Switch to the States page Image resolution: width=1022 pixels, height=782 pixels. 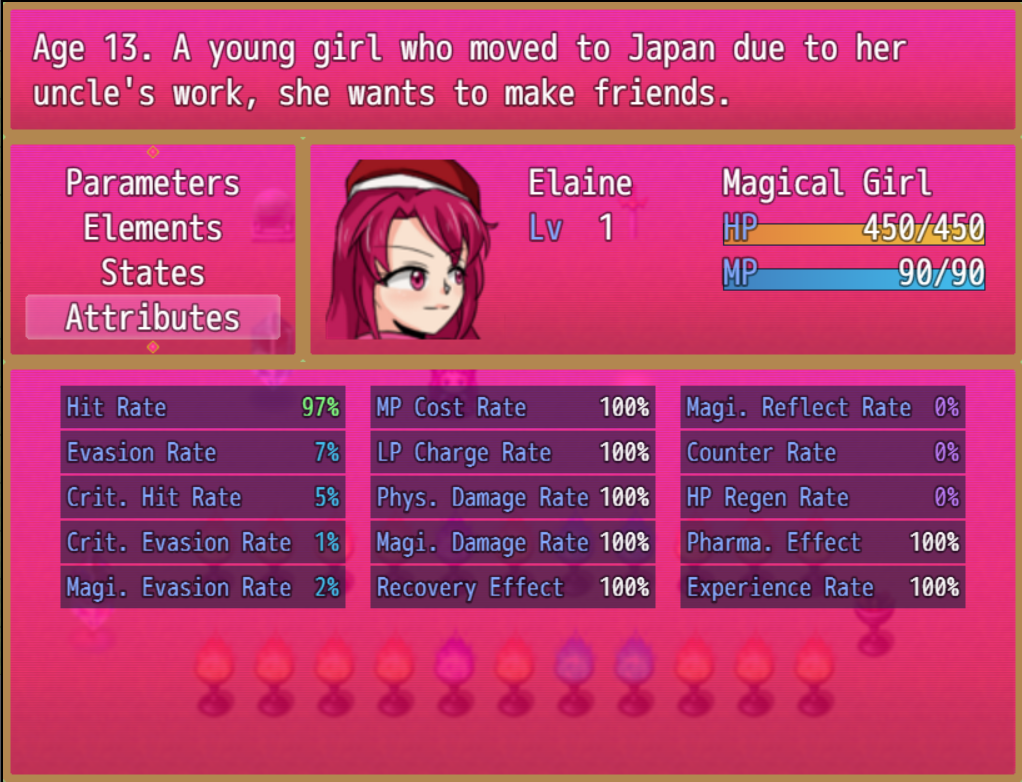(153, 273)
